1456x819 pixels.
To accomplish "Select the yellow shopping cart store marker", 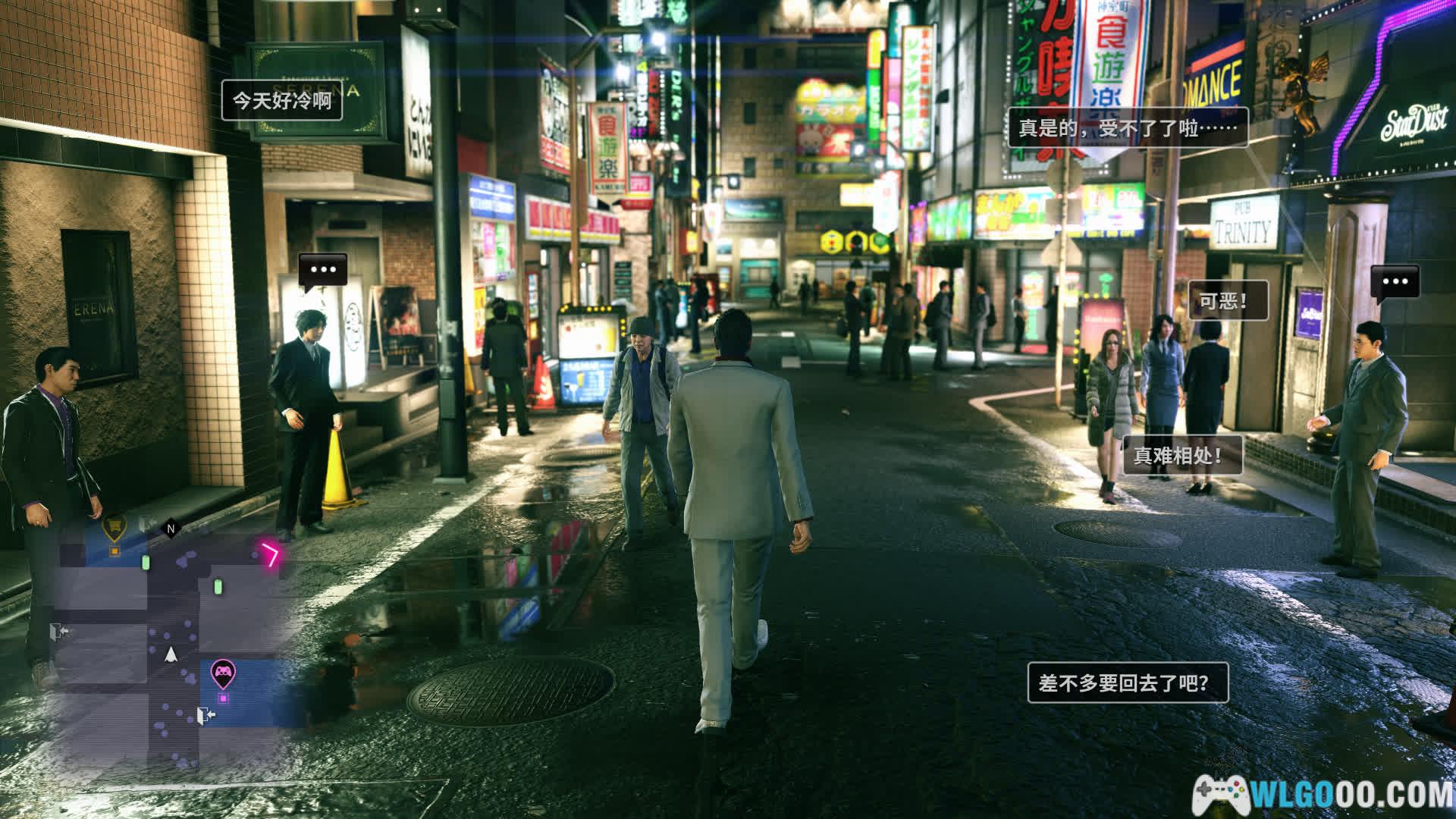I will pos(114,525).
